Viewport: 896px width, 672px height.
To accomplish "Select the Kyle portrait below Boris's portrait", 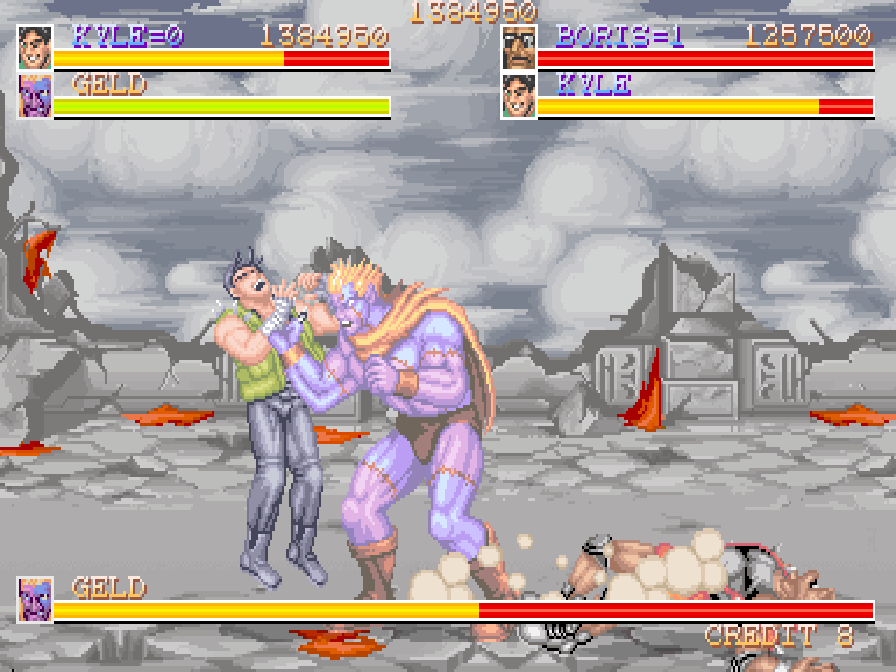I will click(519, 96).
